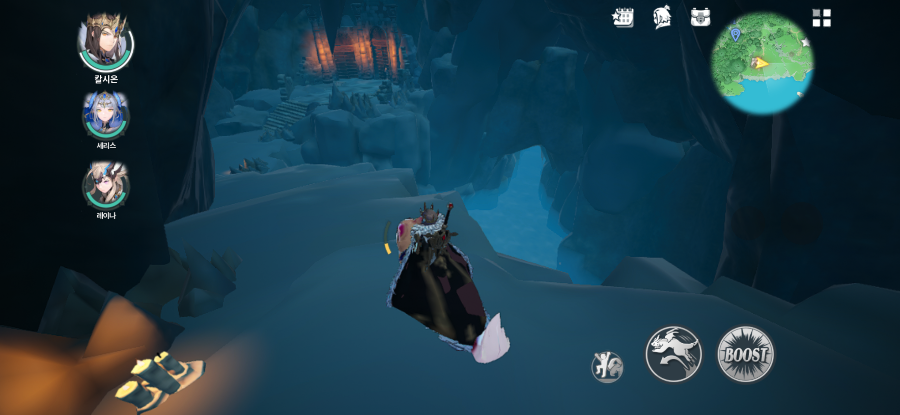This screenshot has width=900, height=415.
Task: Open the circular minimap
Action: point(762,63)
